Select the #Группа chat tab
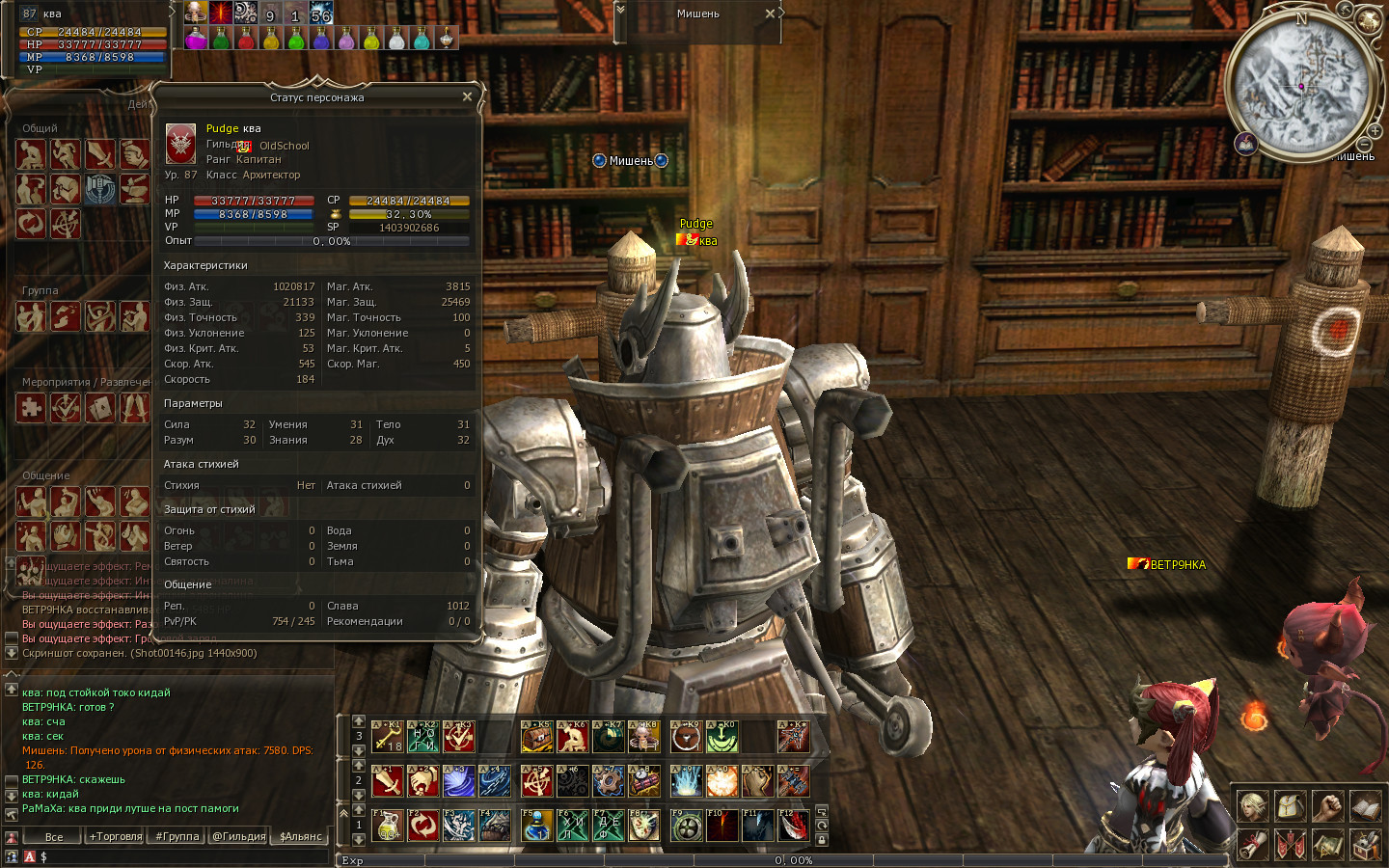Screen dimensions: 1389x868 click(x=177, y=836)
